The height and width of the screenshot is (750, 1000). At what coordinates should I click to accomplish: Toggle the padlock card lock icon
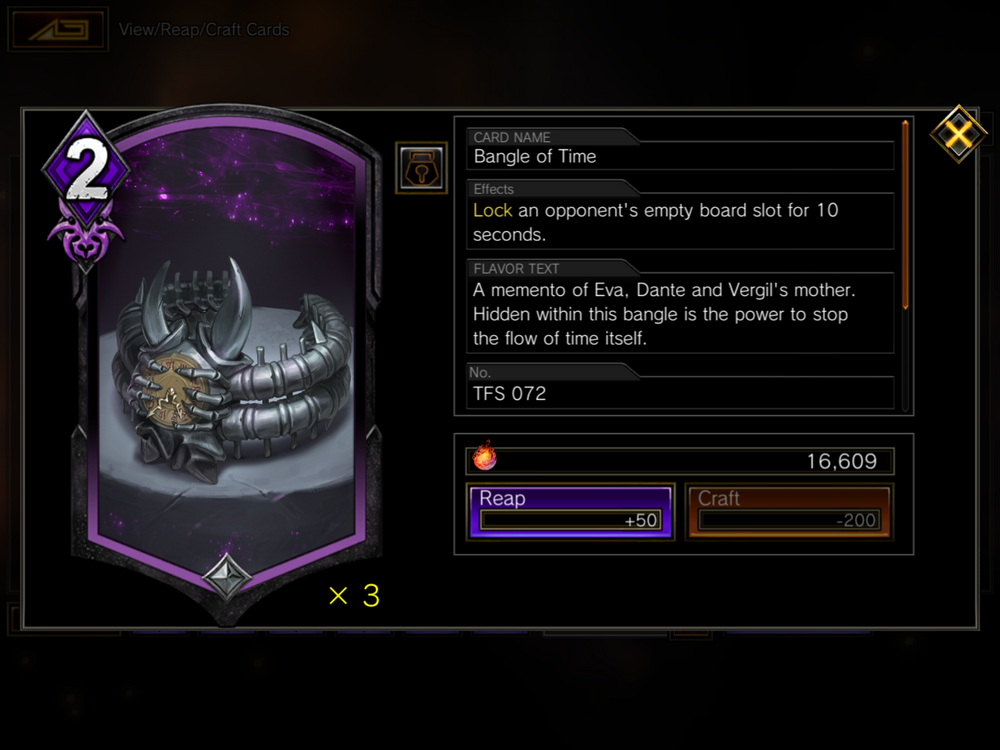coord(420,167)
